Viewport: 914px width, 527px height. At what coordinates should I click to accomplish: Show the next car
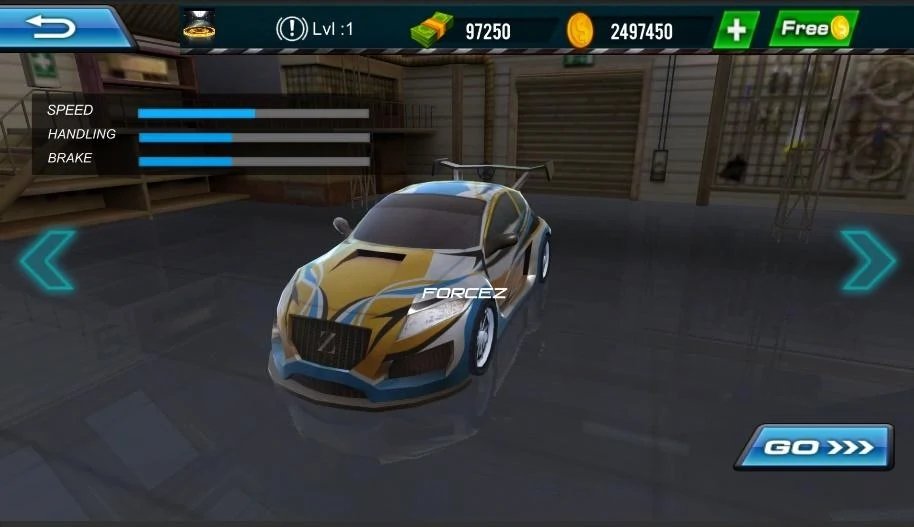(866, 260)
